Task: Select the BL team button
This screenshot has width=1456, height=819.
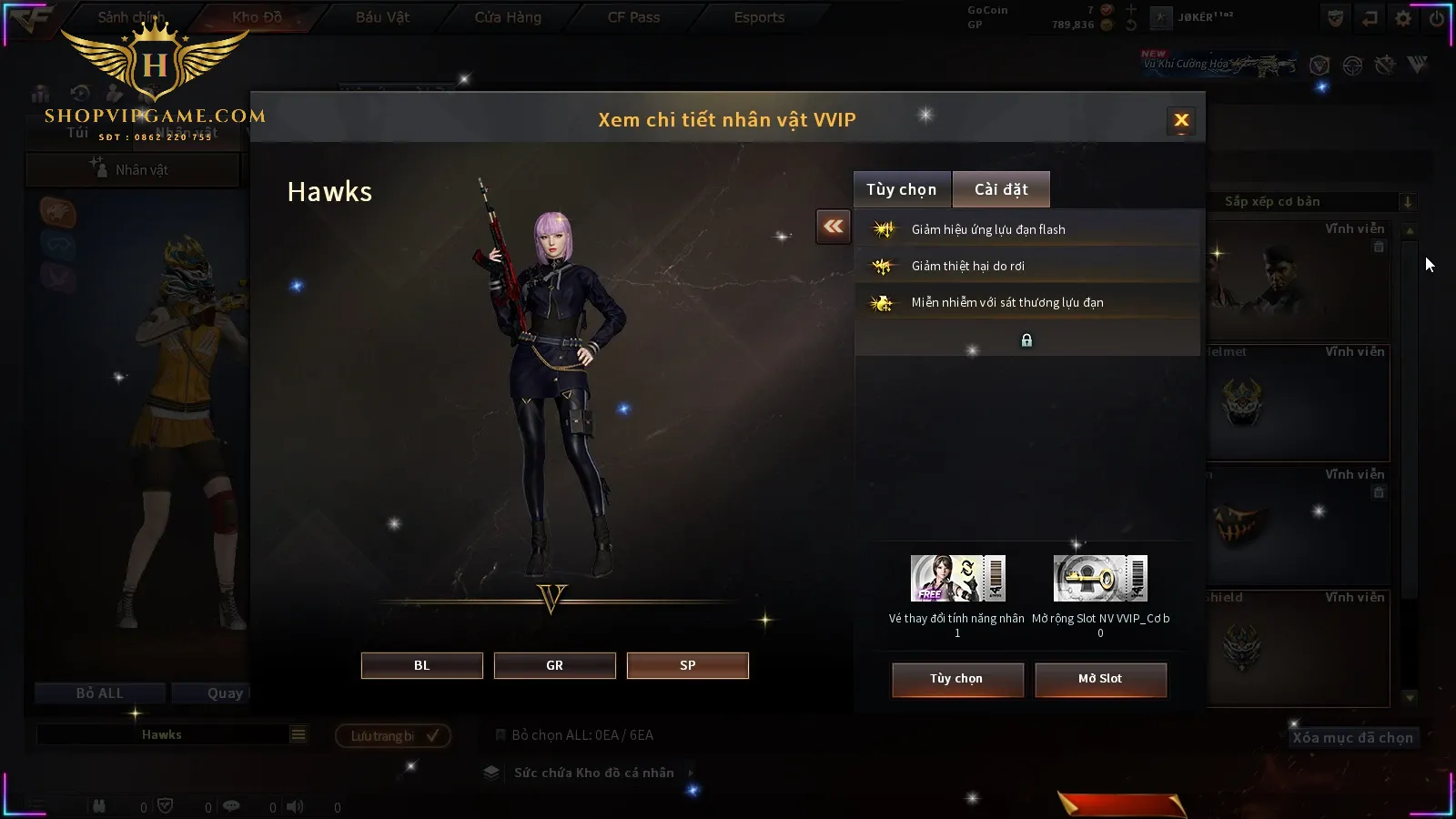Action: coord(422,665)
